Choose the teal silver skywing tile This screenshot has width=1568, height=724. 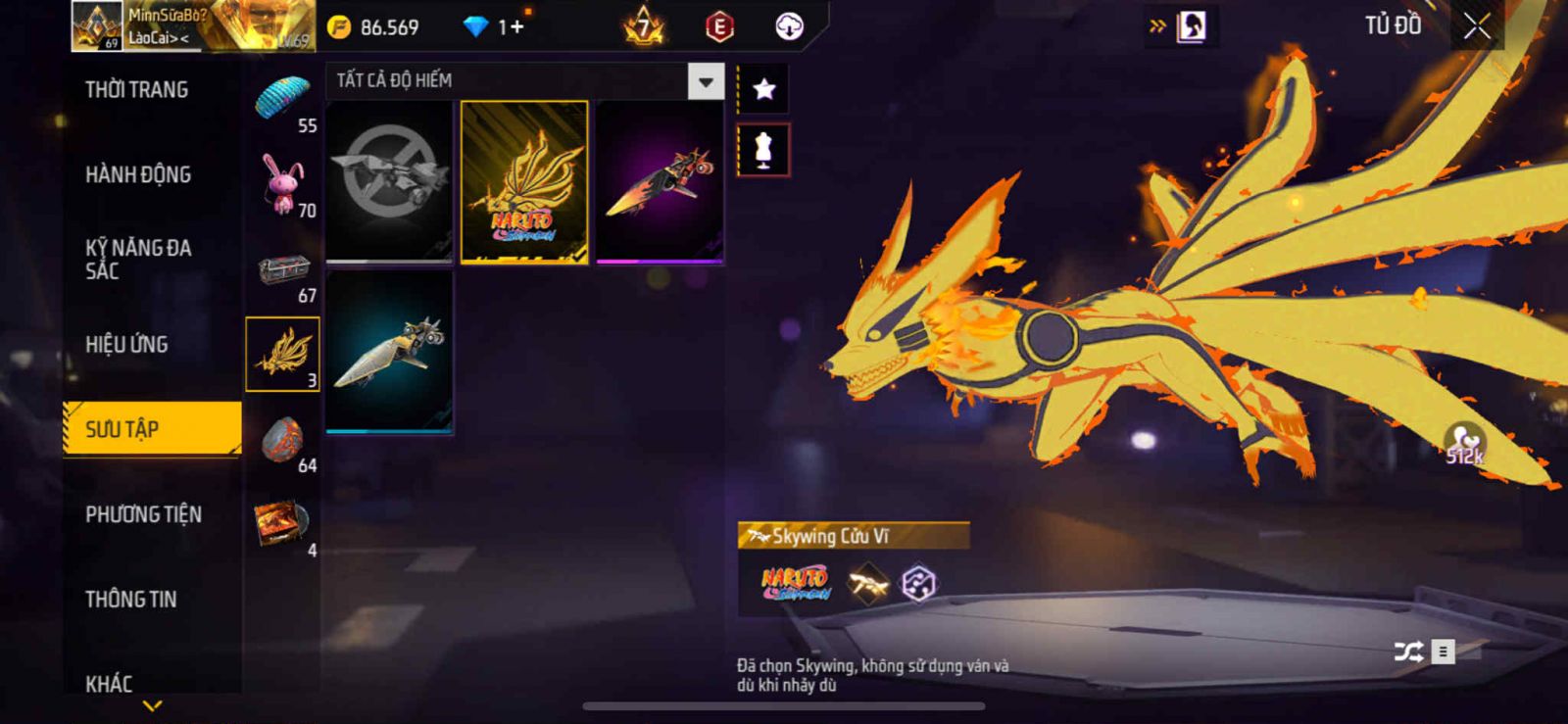[x=389, y=353]
